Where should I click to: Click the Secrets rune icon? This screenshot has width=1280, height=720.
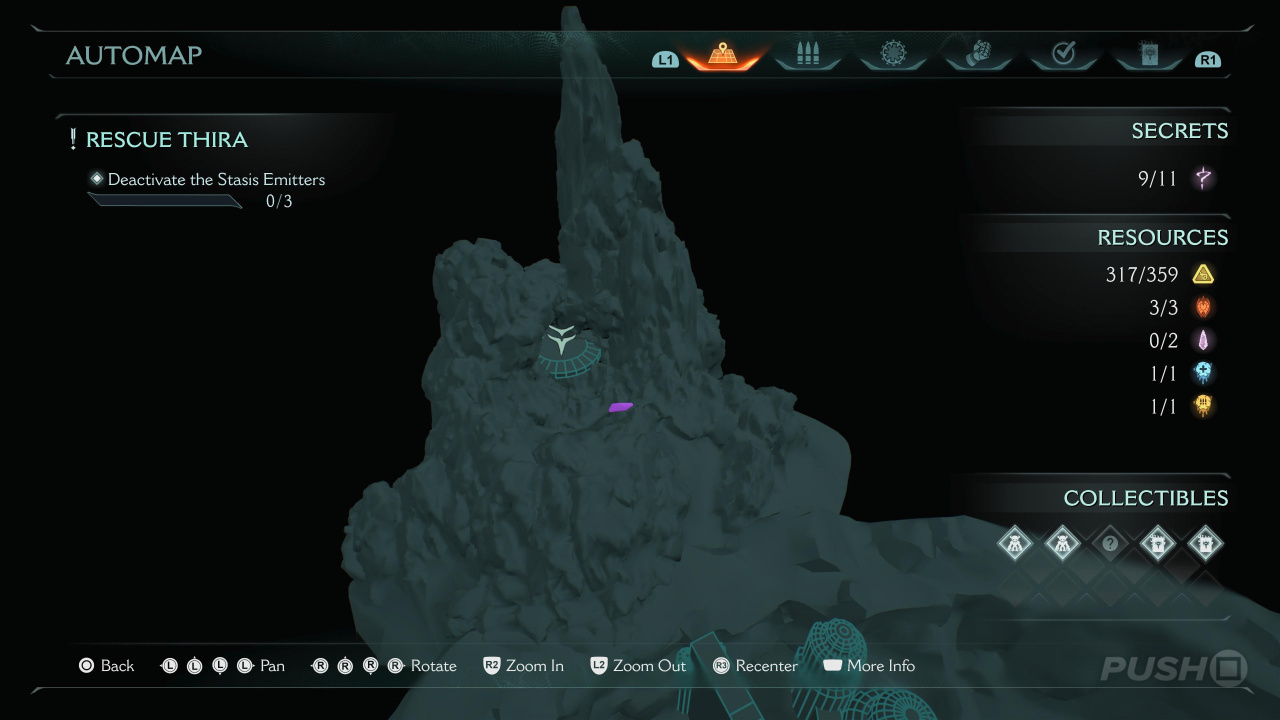click(1203, 179)
